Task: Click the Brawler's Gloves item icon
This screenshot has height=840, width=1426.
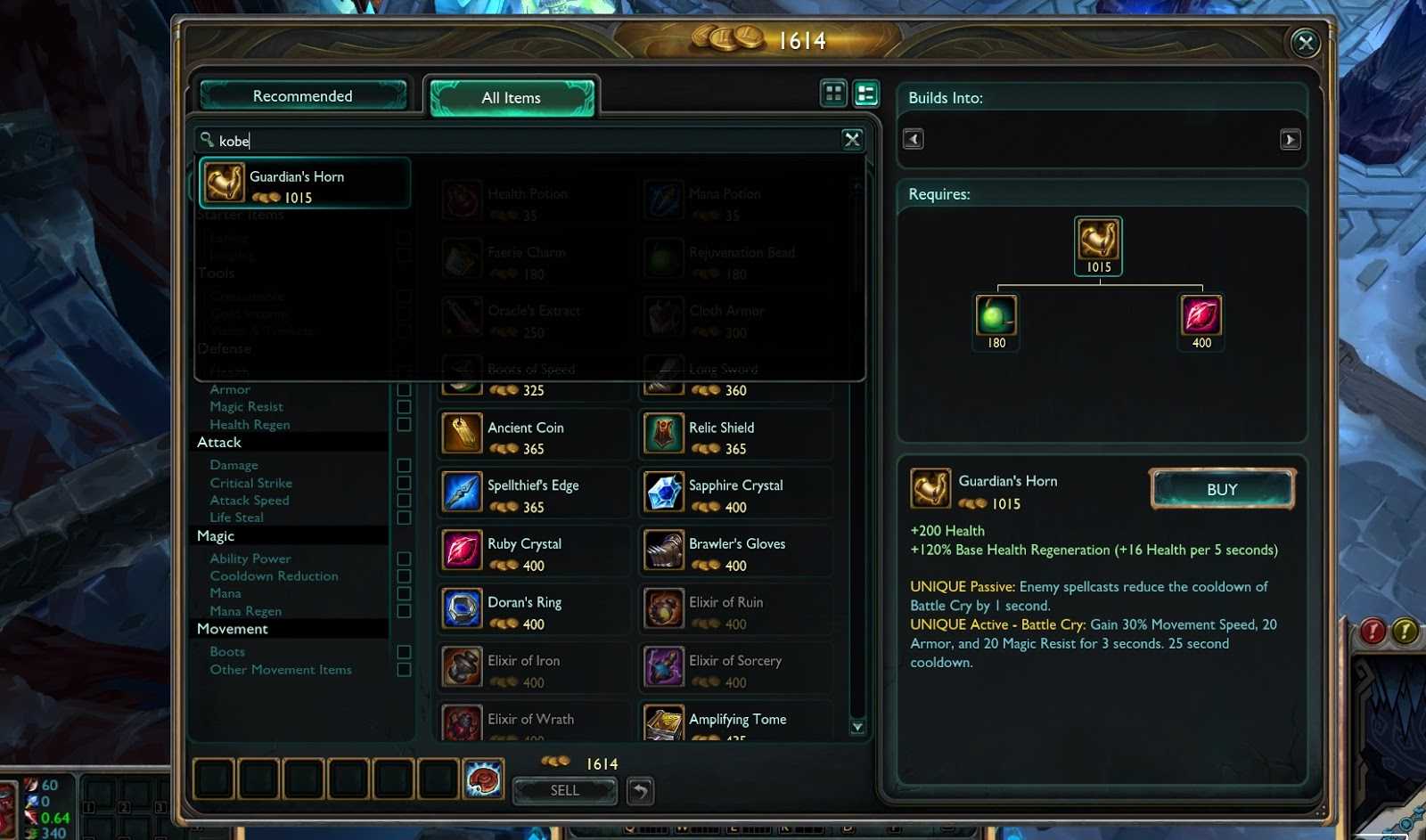Action: pos(663,550)
